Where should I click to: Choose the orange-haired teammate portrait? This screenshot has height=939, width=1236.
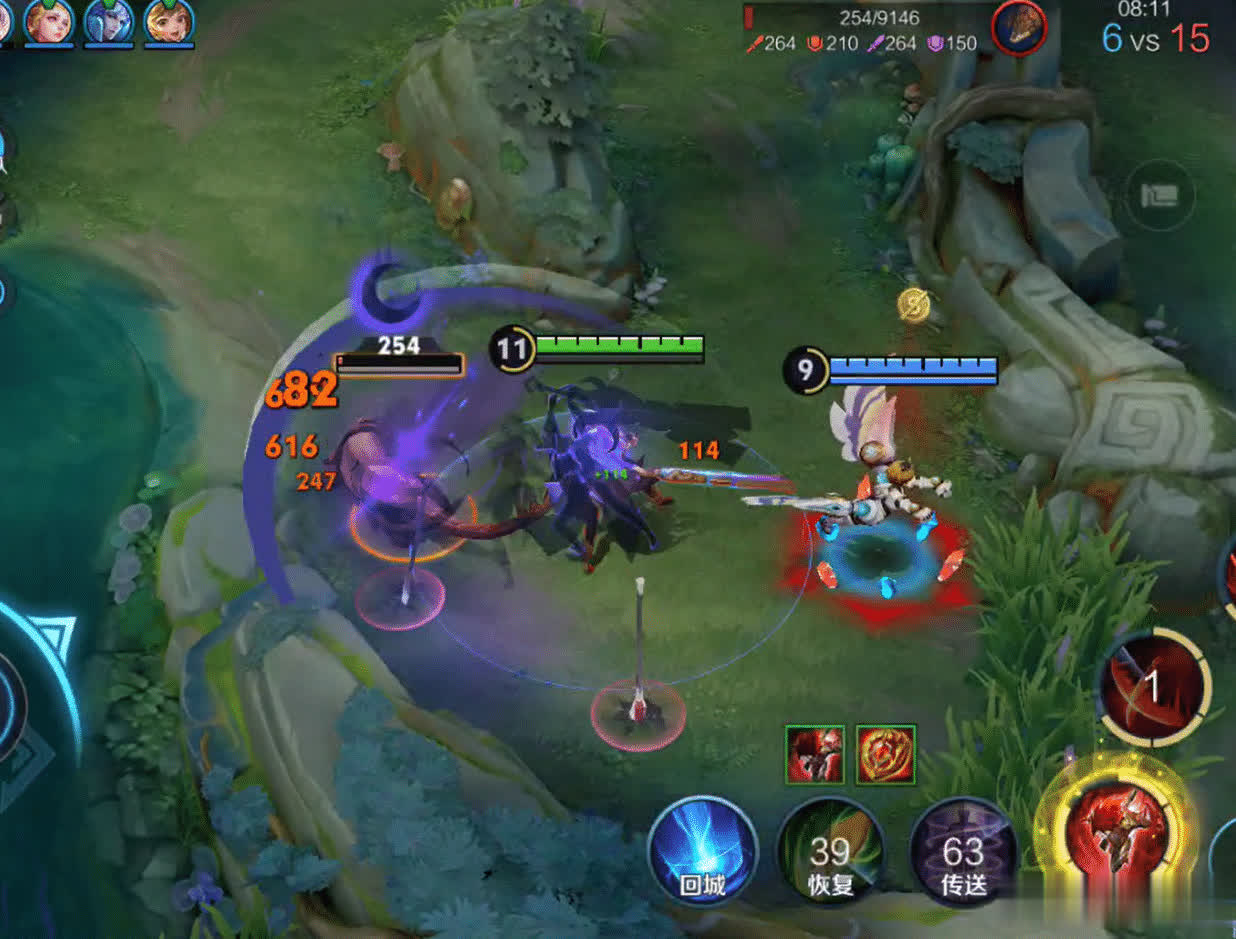click(x=169, y=22)
